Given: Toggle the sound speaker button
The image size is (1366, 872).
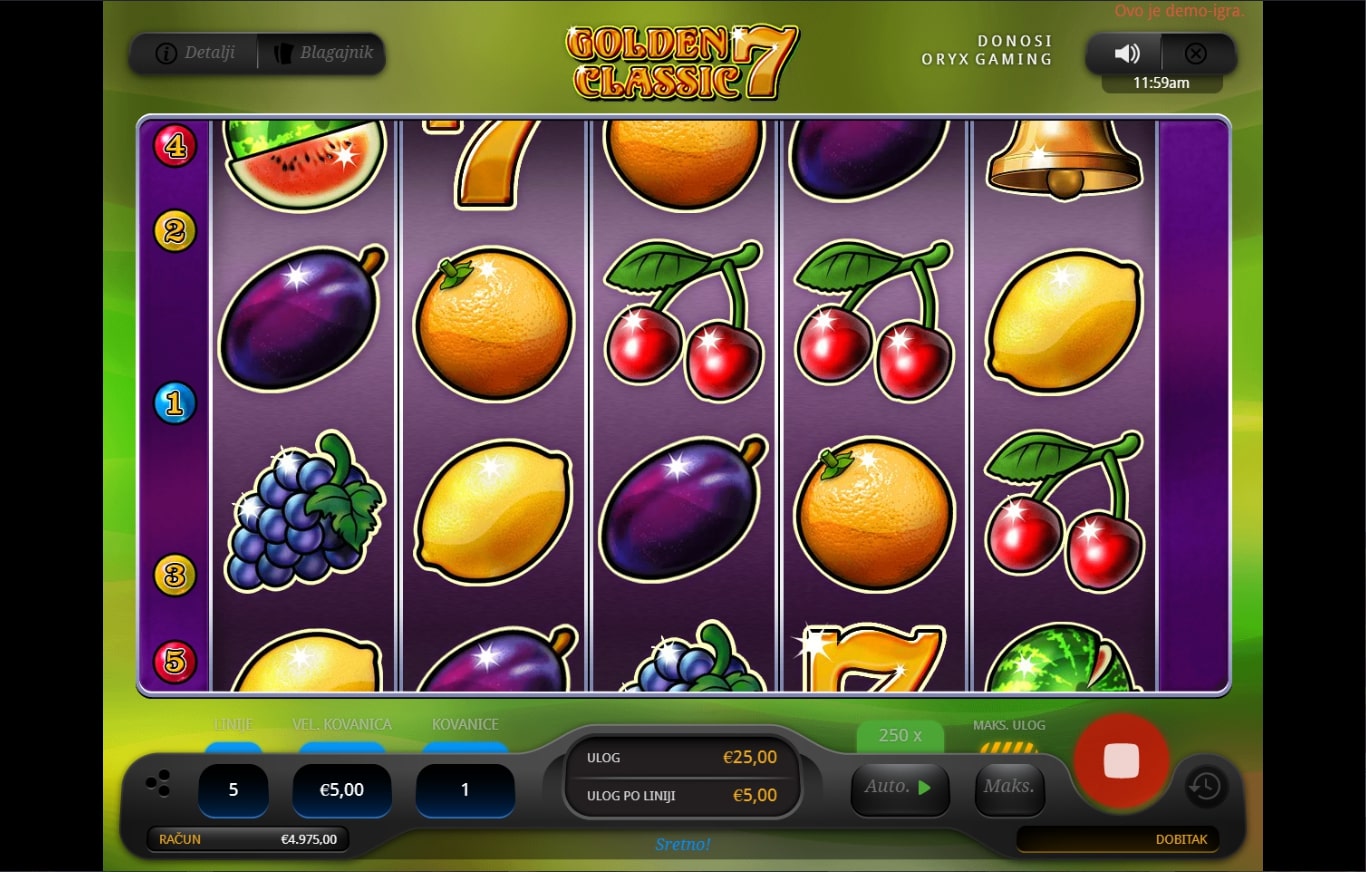Looking at the screenshot, I should [1126, 54].
